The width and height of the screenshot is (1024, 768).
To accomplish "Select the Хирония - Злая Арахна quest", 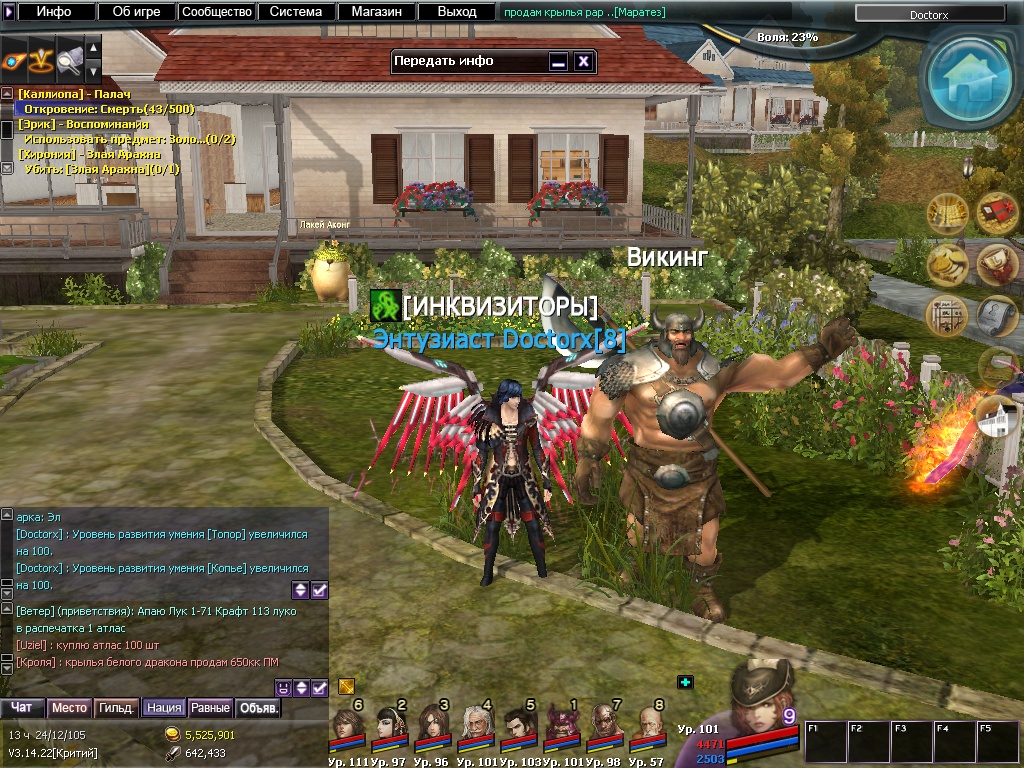I will click(89, 154).
